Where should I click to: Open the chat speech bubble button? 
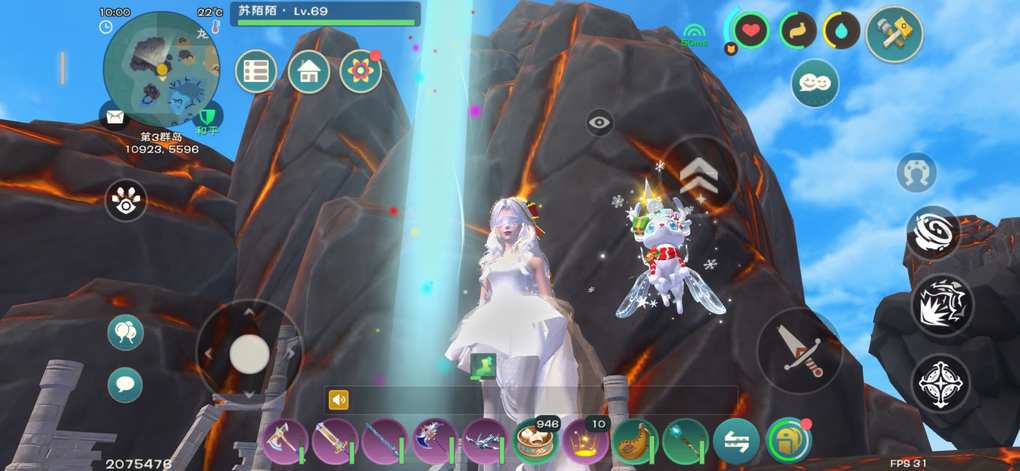pos(125,384)
